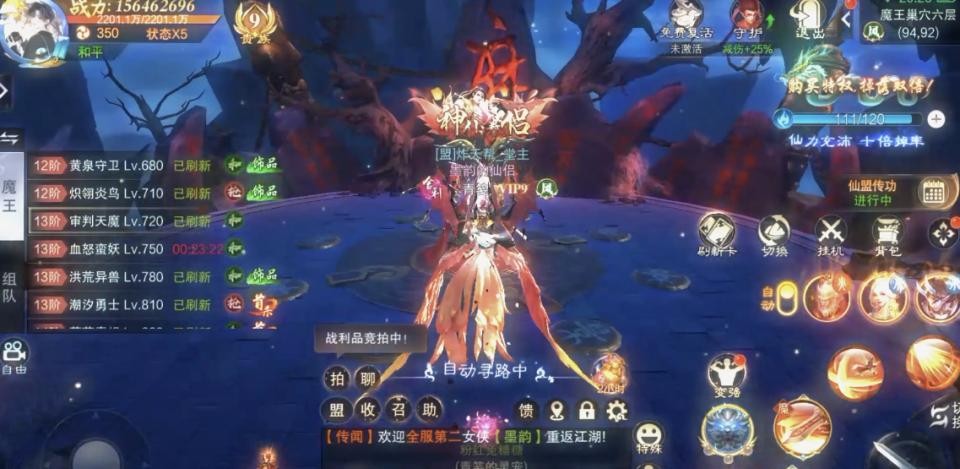Use the 刷新卡 refresh card button
Viewport: 960px width, 469px height.
click(x=717, y=235)
